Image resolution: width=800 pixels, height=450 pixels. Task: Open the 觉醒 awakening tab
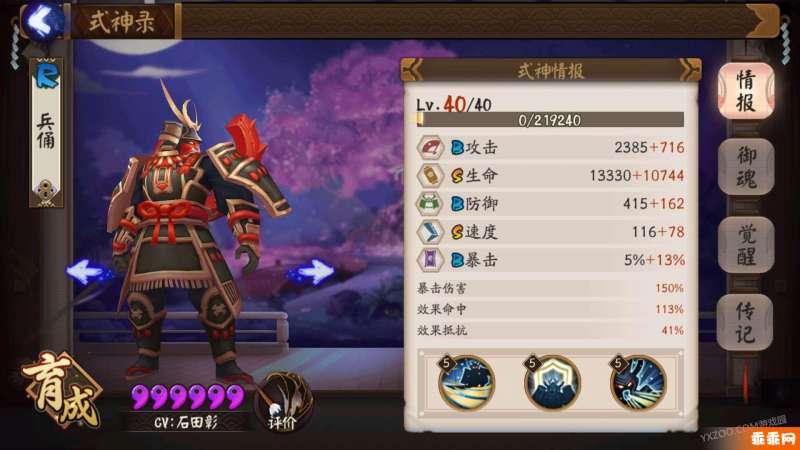tap(746, 245)
